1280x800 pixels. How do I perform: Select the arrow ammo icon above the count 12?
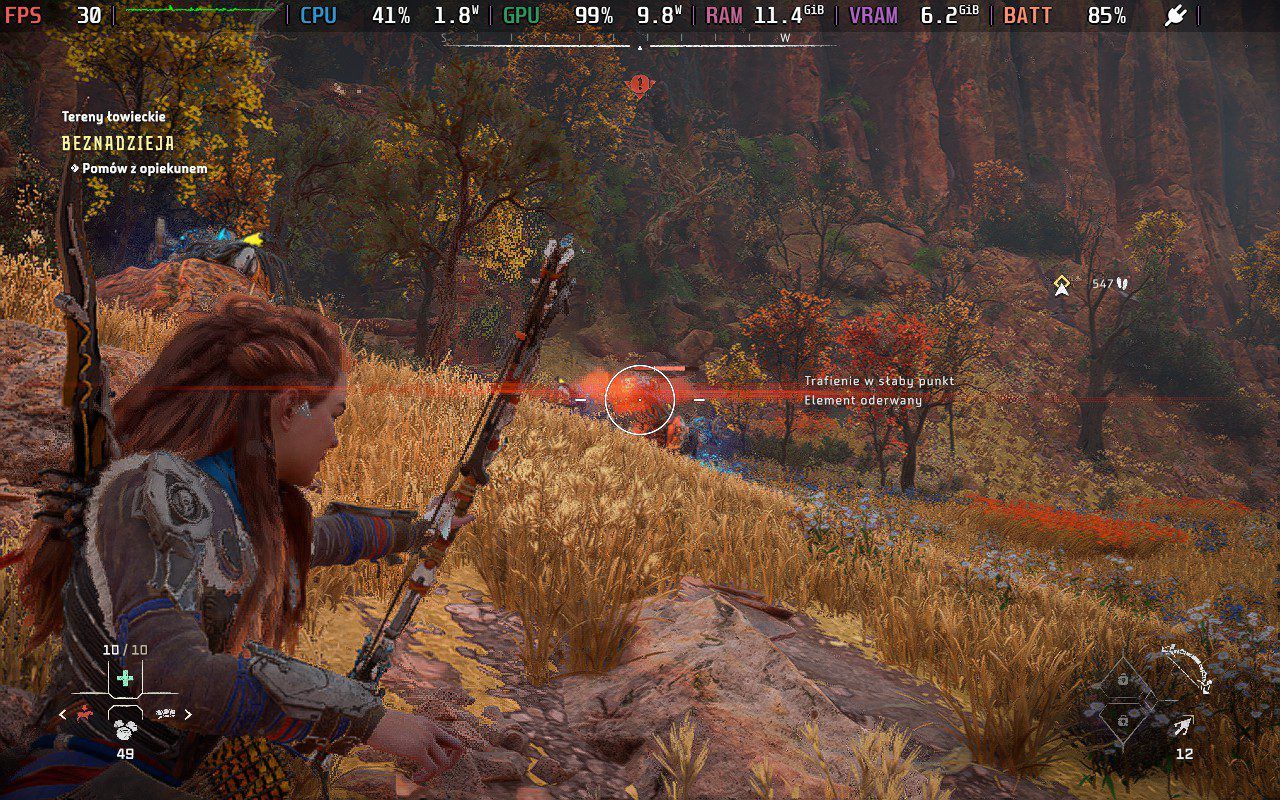pyautogui.click(x=1183, y=725)
